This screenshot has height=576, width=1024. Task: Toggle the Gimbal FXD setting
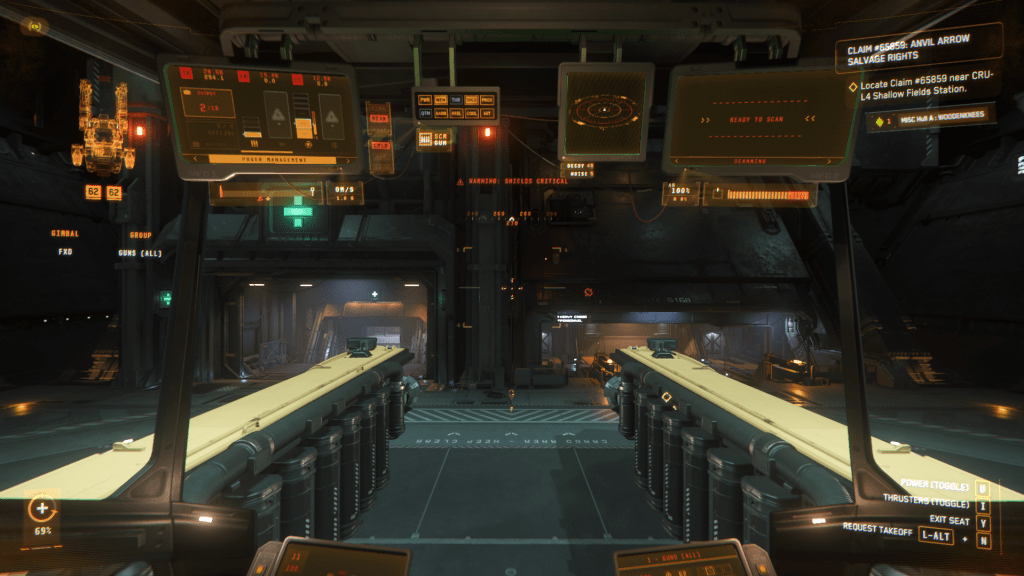point(66,252)
